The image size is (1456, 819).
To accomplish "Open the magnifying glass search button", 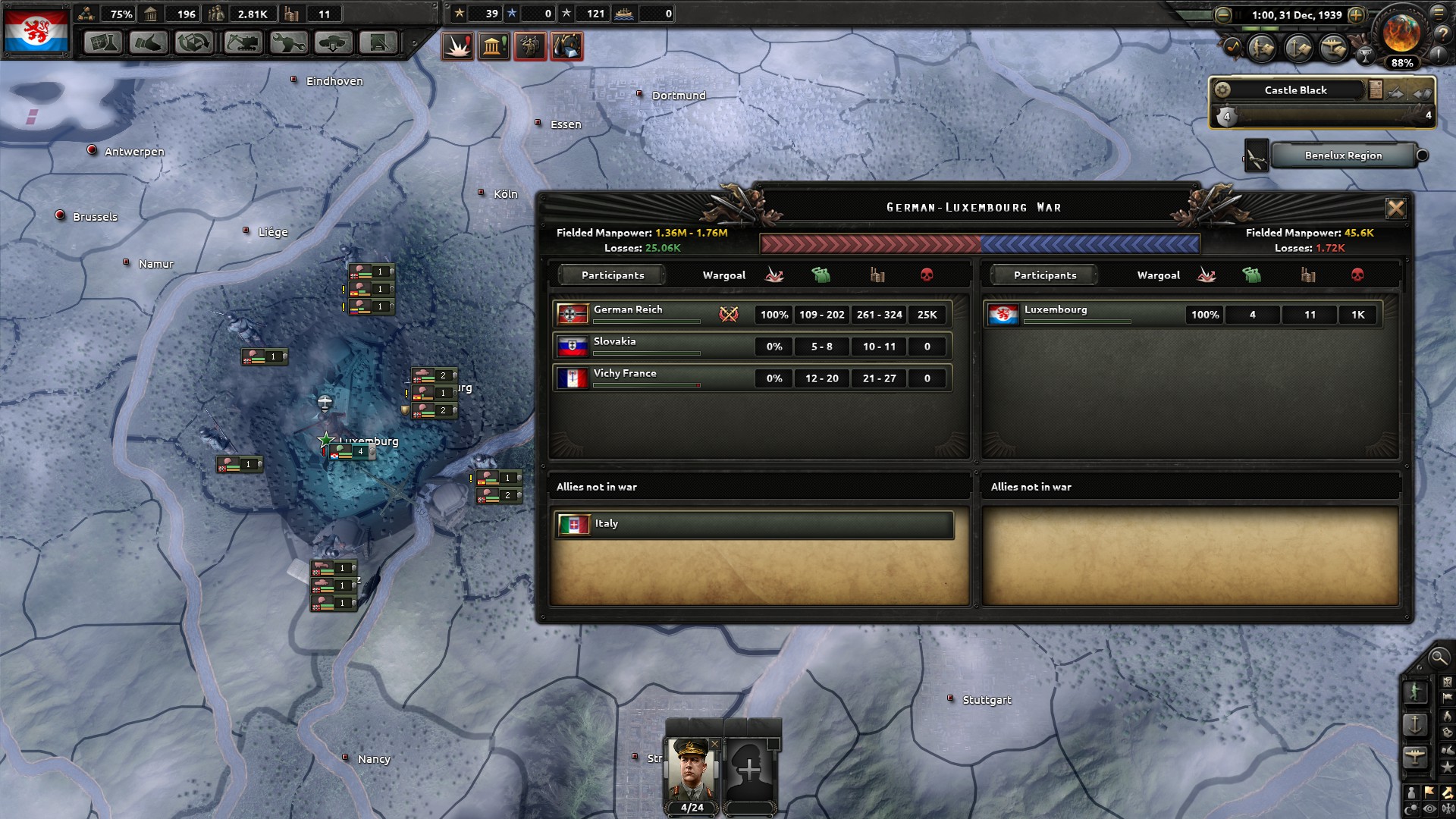I will 1438,657.
